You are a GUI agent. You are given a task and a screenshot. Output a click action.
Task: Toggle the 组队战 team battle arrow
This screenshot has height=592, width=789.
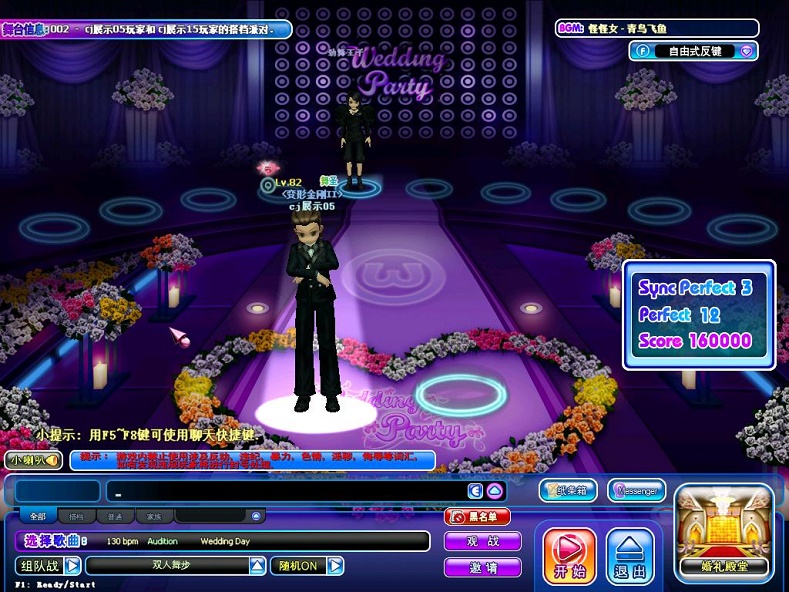73,566
